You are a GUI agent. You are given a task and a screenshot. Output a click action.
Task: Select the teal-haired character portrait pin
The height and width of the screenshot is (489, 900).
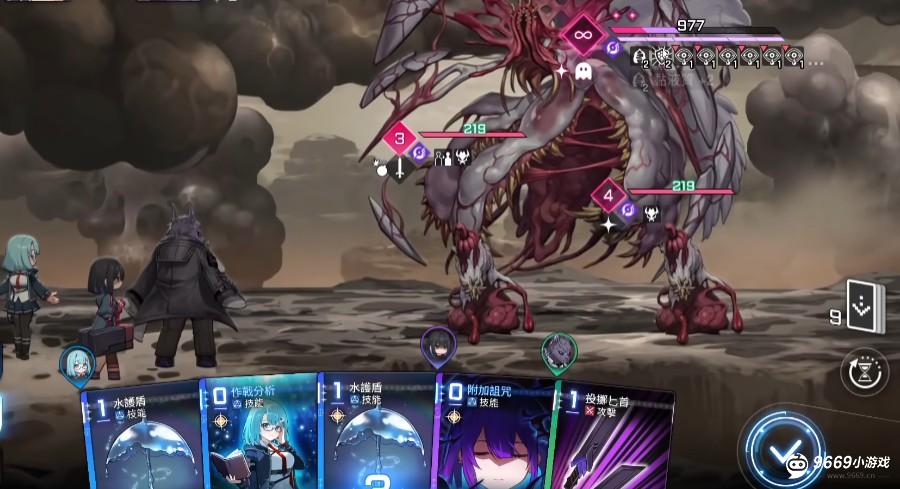[76, 365]
